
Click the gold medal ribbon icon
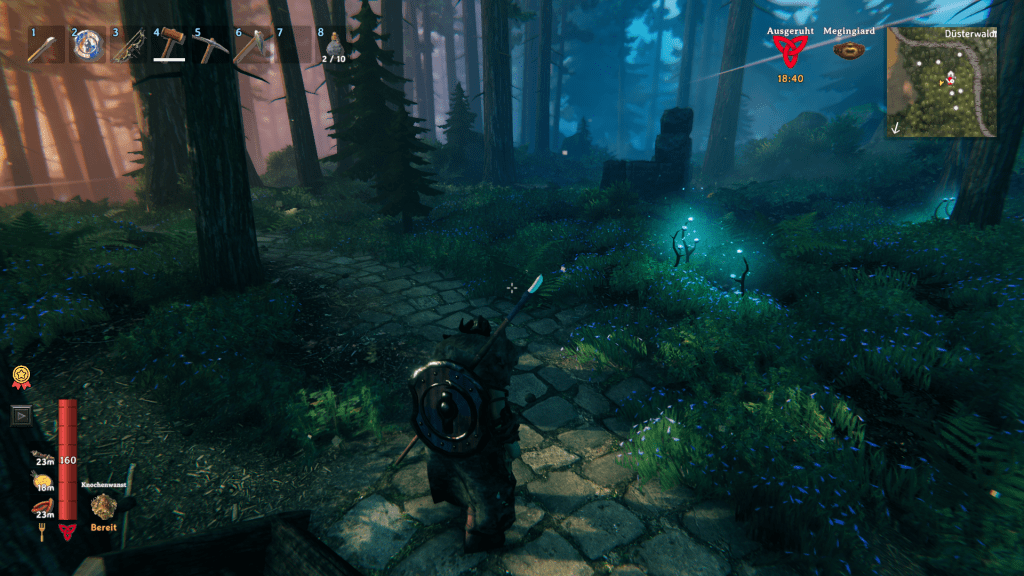20,376
